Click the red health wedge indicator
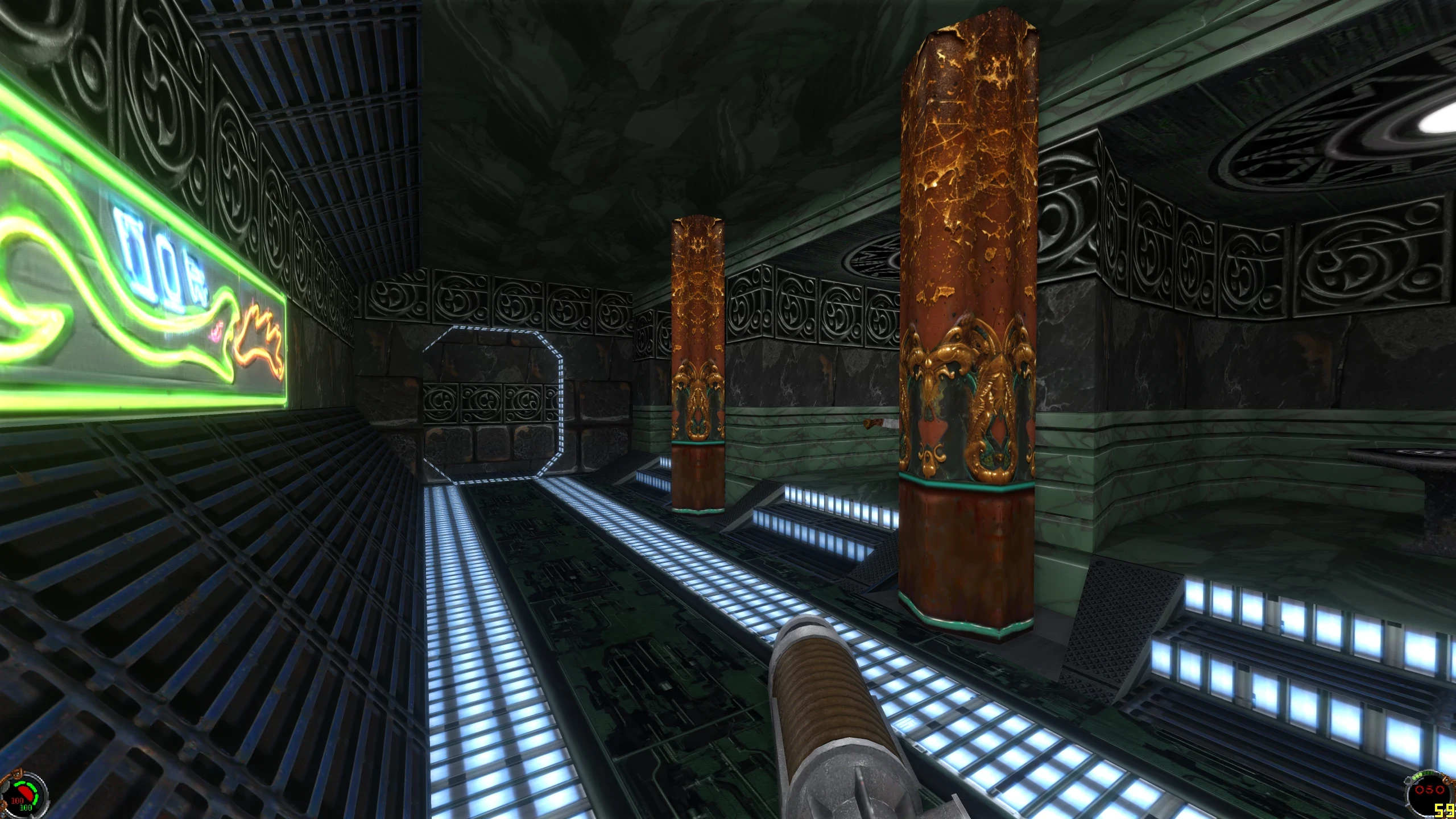 24,793
